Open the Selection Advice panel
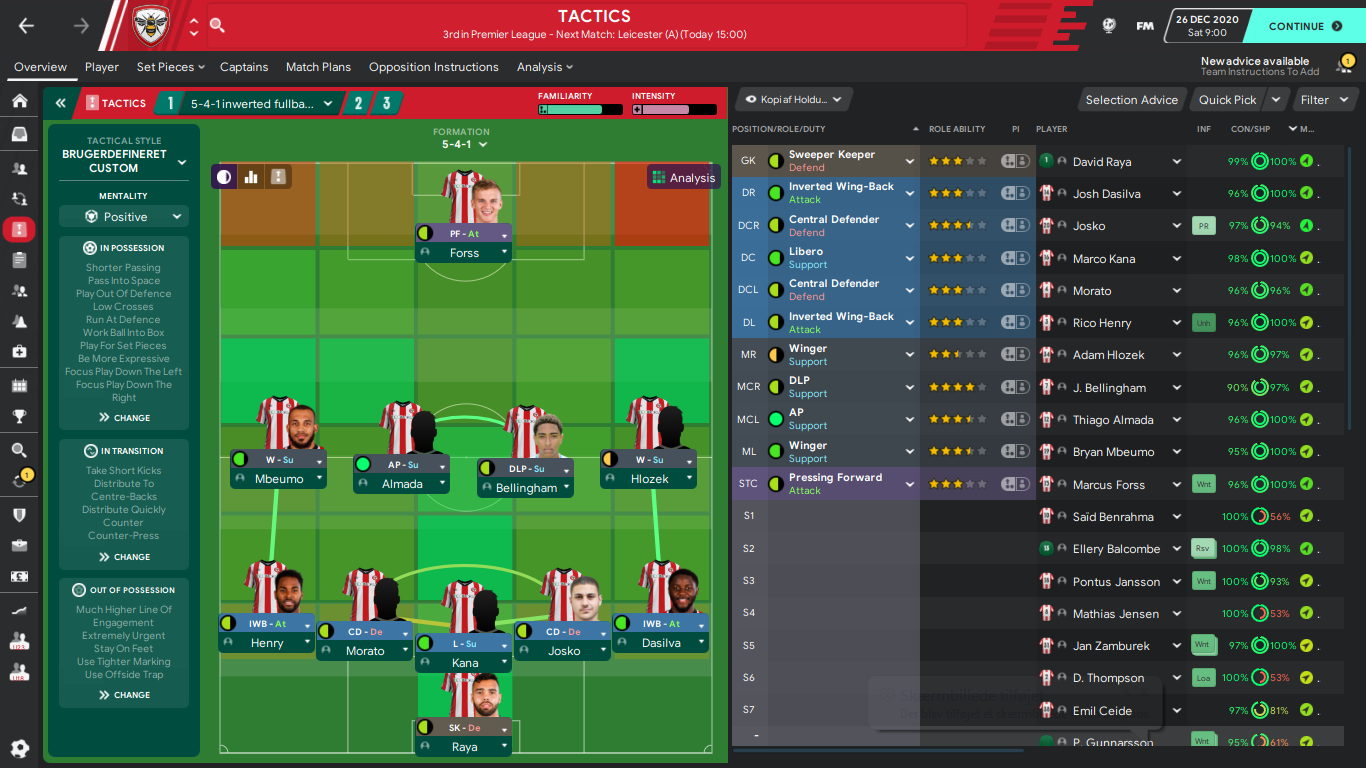This screenshot has width=1366, height=768. tap(1131, 100)
